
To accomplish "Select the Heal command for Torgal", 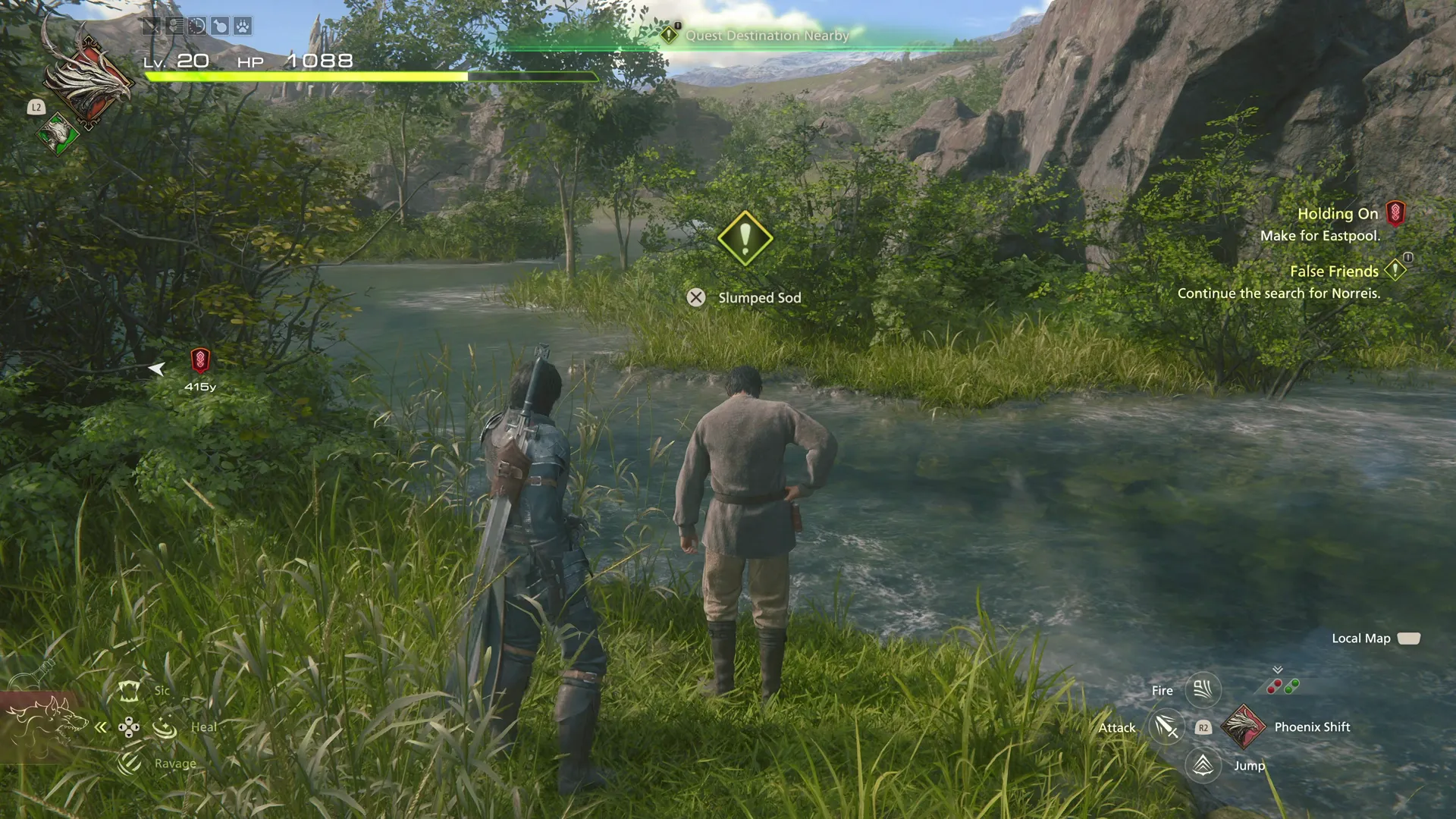I will (x=165, y=726).
